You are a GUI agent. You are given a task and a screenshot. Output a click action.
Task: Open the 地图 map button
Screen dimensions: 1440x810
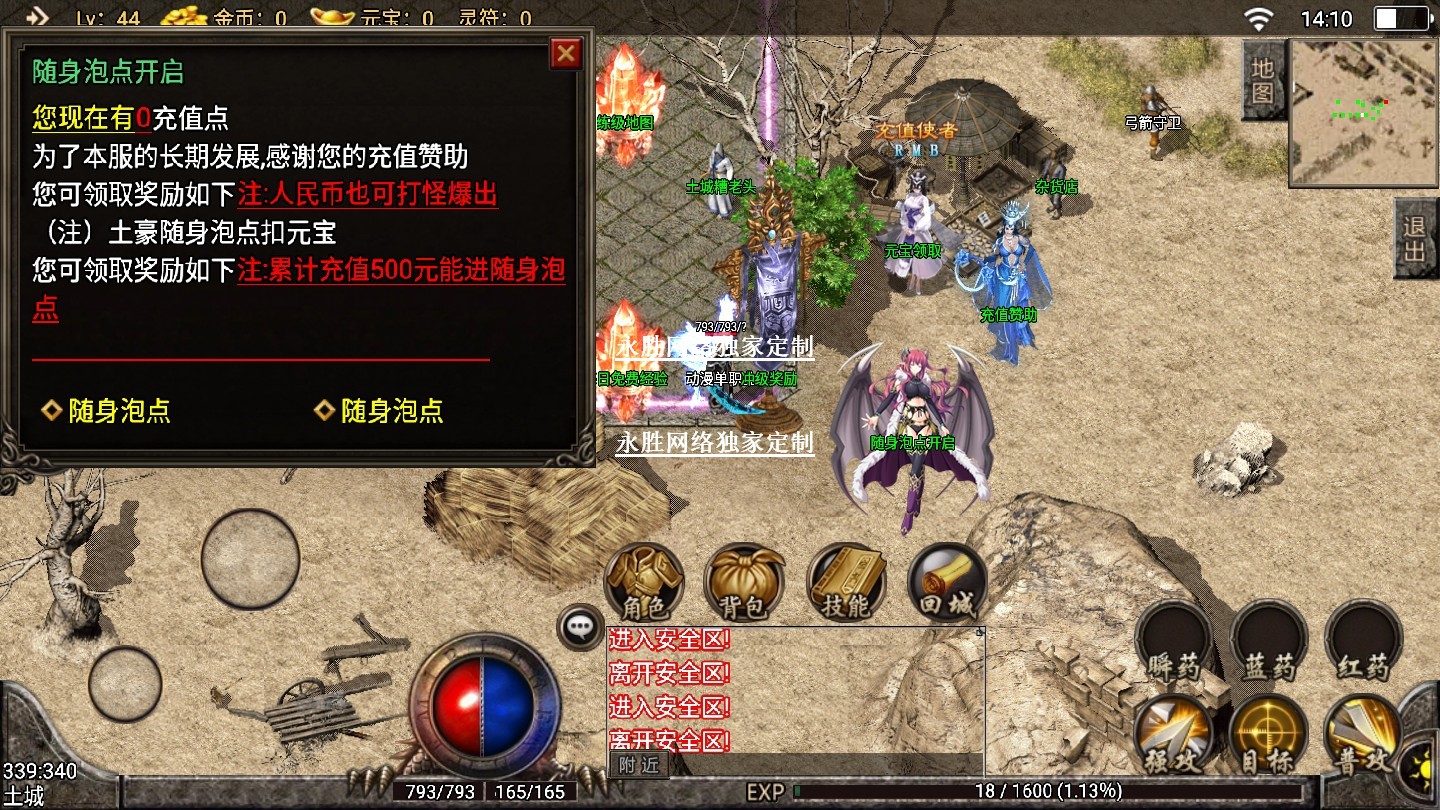click(1263, 80)
